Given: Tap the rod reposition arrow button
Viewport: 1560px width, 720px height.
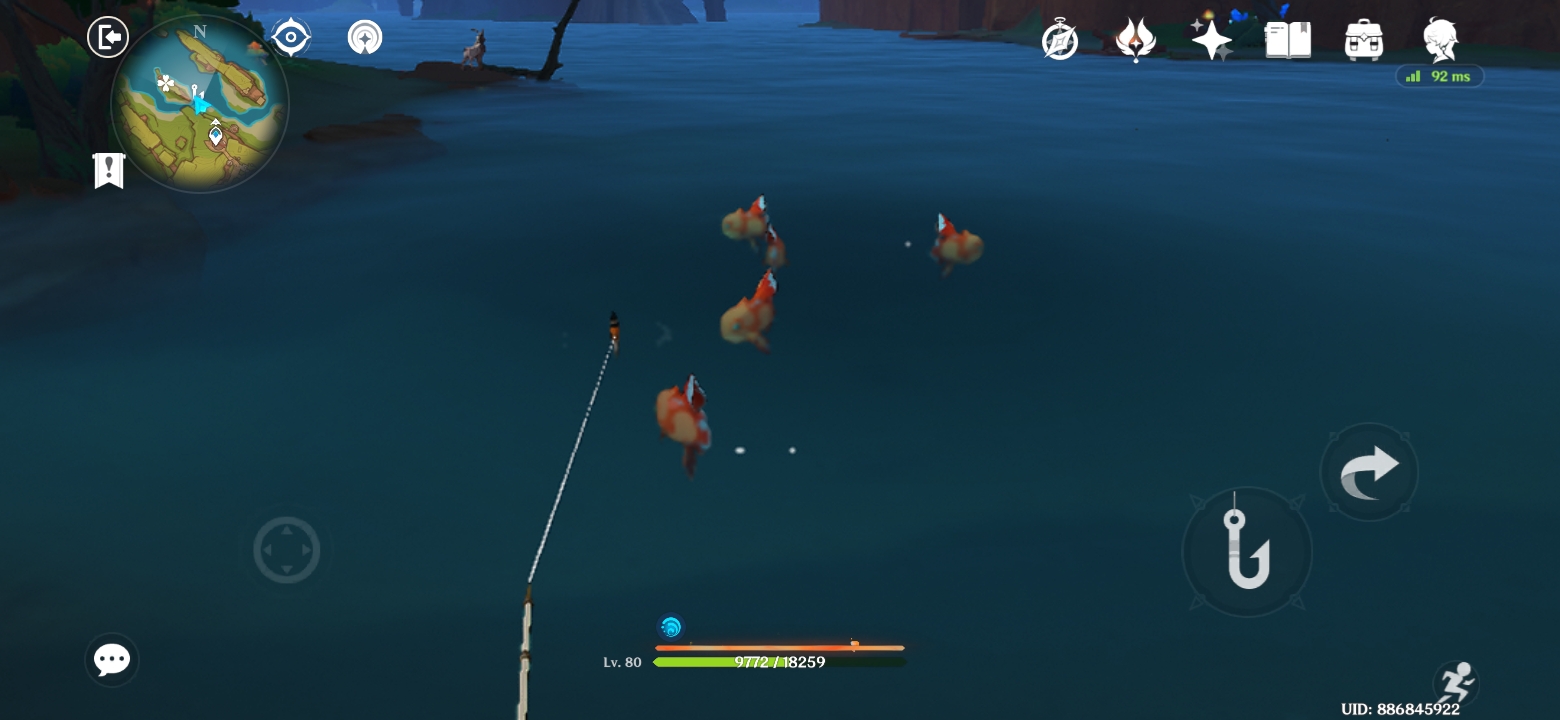Looking at the screenshot, I should pyautogui.click(x=1369, y=471).
